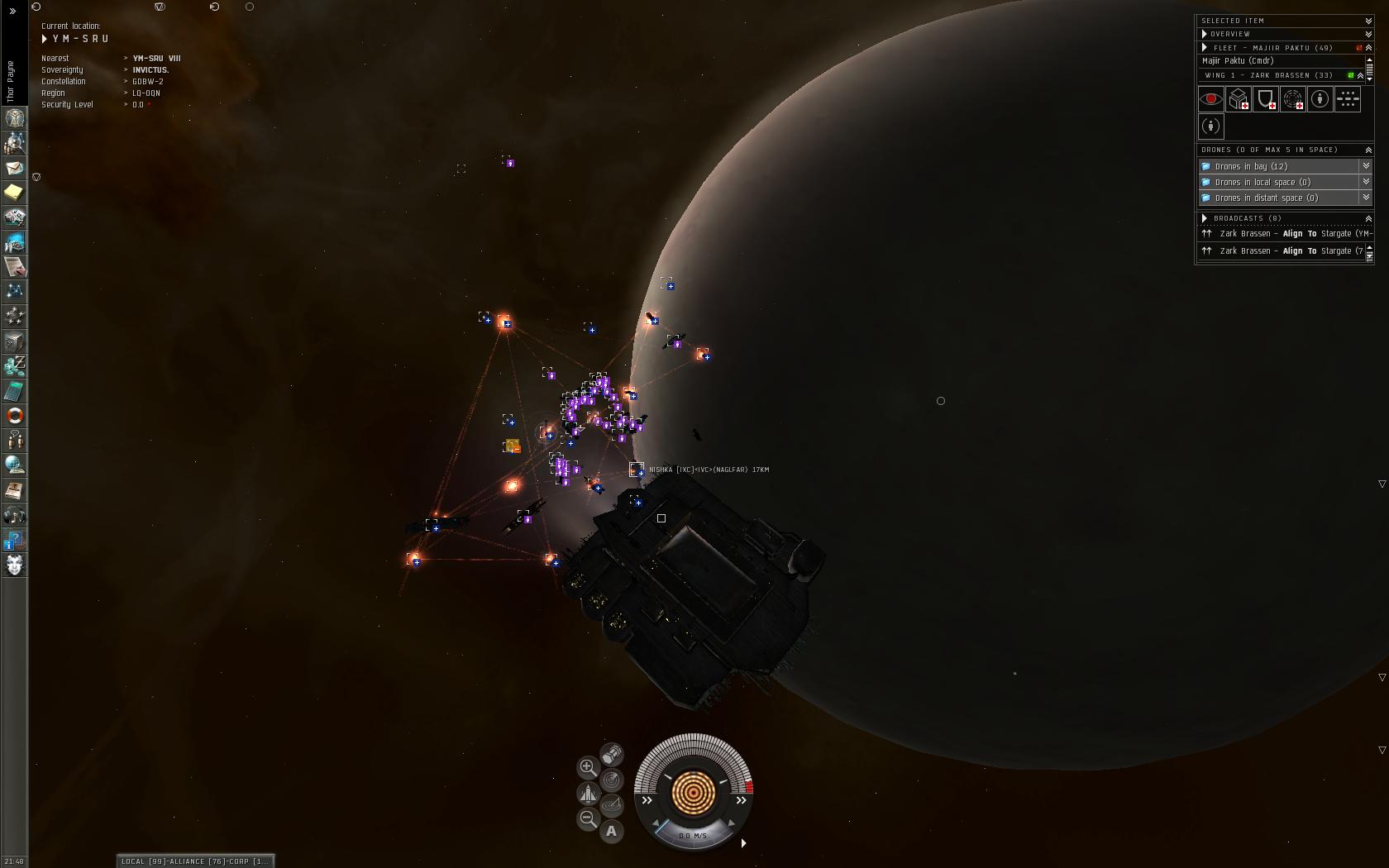Zoom out with the magnifier minus button
The width and height of the screenshot is (1389, 868).
(x=587, y=818)
